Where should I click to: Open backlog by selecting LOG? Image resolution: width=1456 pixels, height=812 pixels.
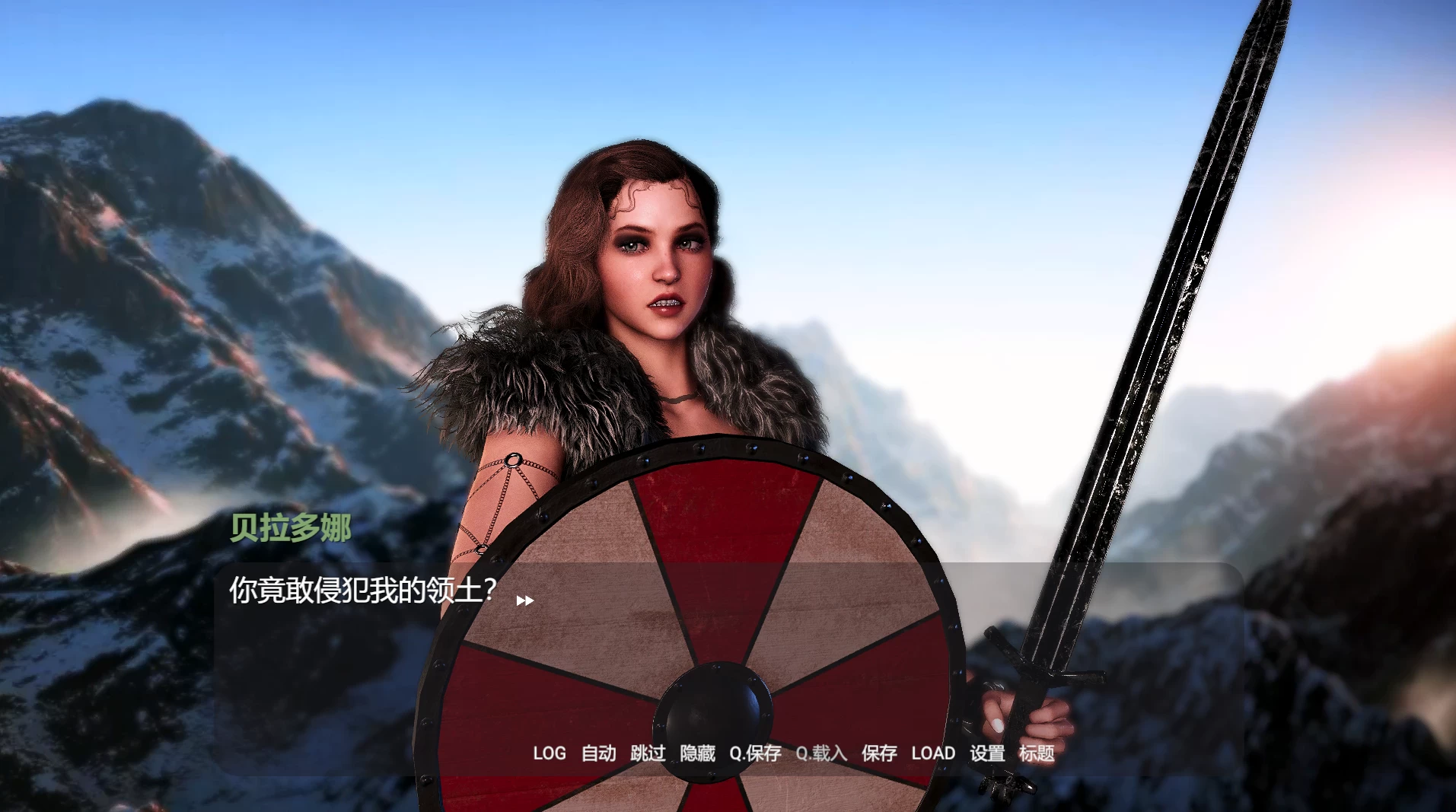pos(550,753)
